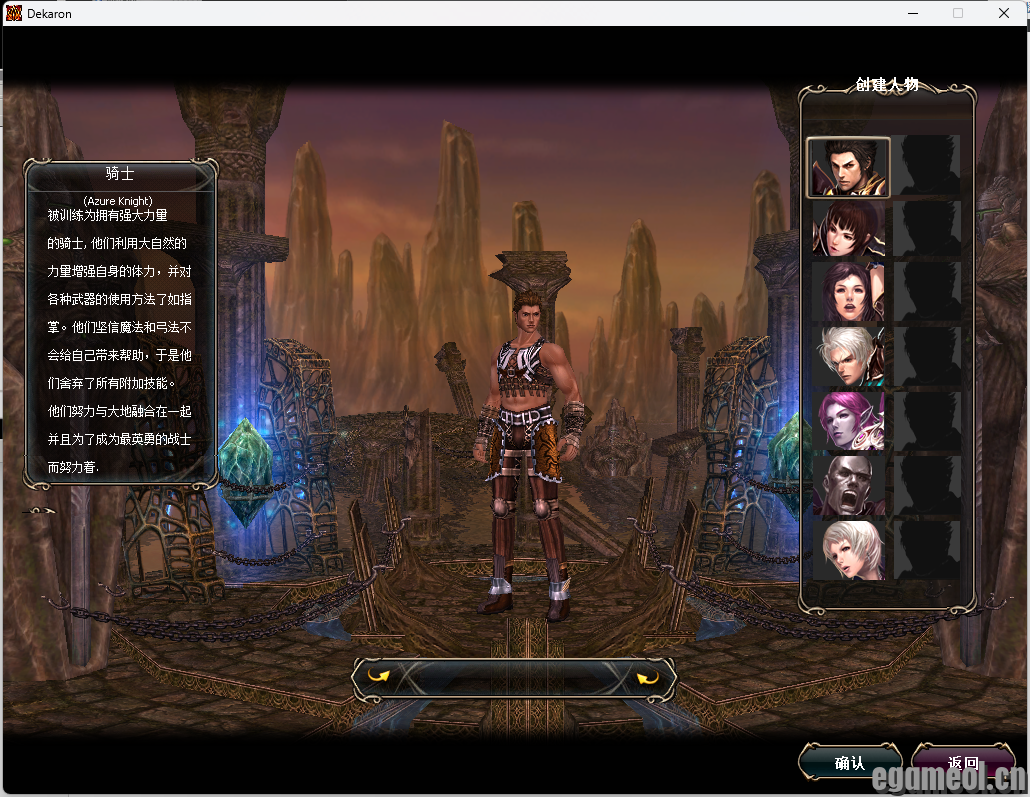
Task: Select the white-haired male portrait
Action: [x=848, y=357]
